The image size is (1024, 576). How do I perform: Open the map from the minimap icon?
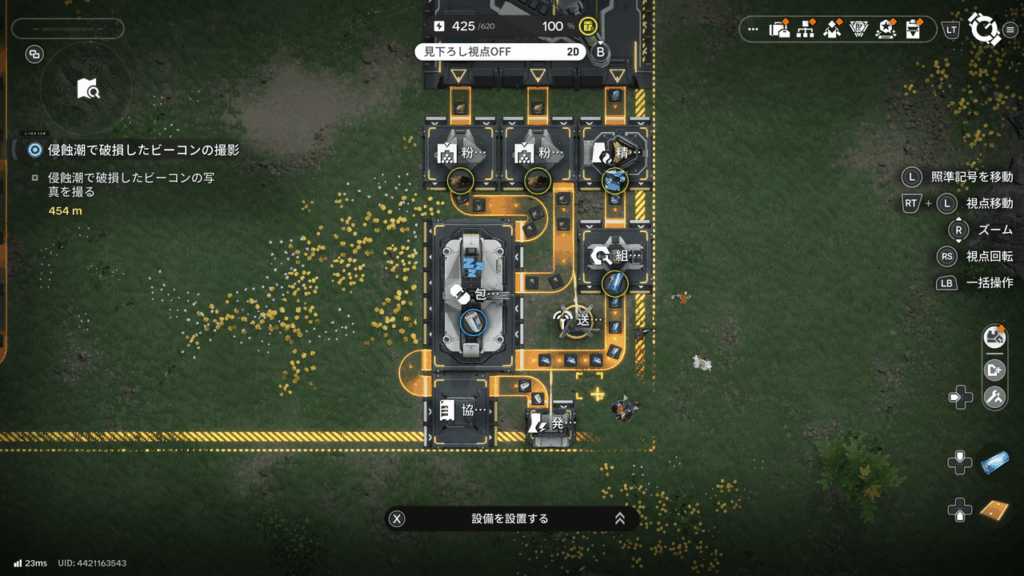(88, 89)
